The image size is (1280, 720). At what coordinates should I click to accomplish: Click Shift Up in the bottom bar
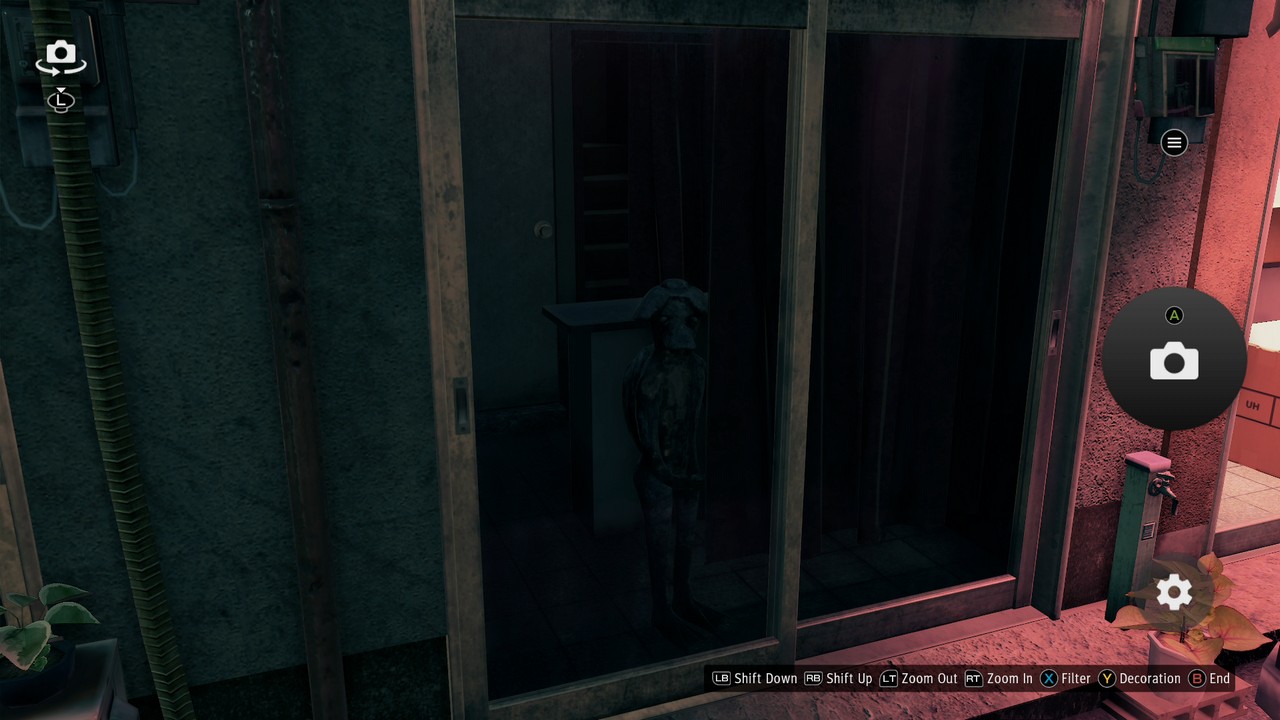pyautogui.click(x=850, y=678)
